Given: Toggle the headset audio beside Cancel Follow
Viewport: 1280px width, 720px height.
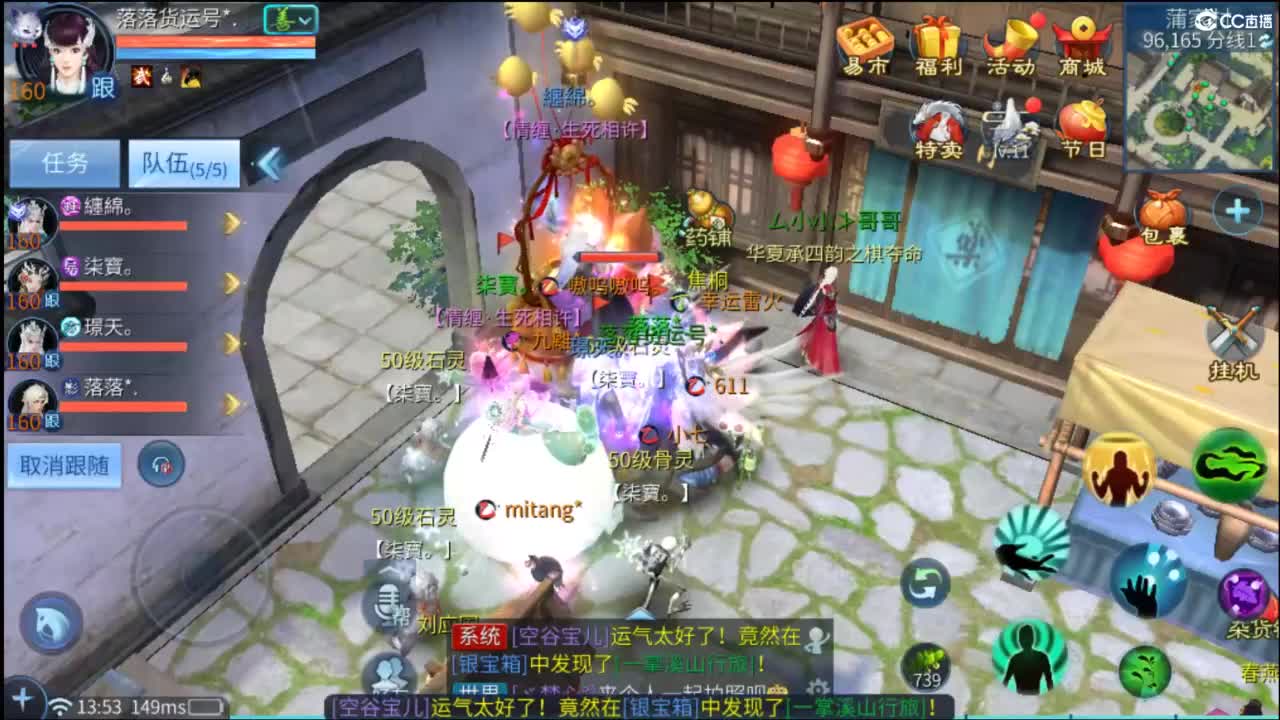Looking at the screenshot, I should [x=160, y=466].
